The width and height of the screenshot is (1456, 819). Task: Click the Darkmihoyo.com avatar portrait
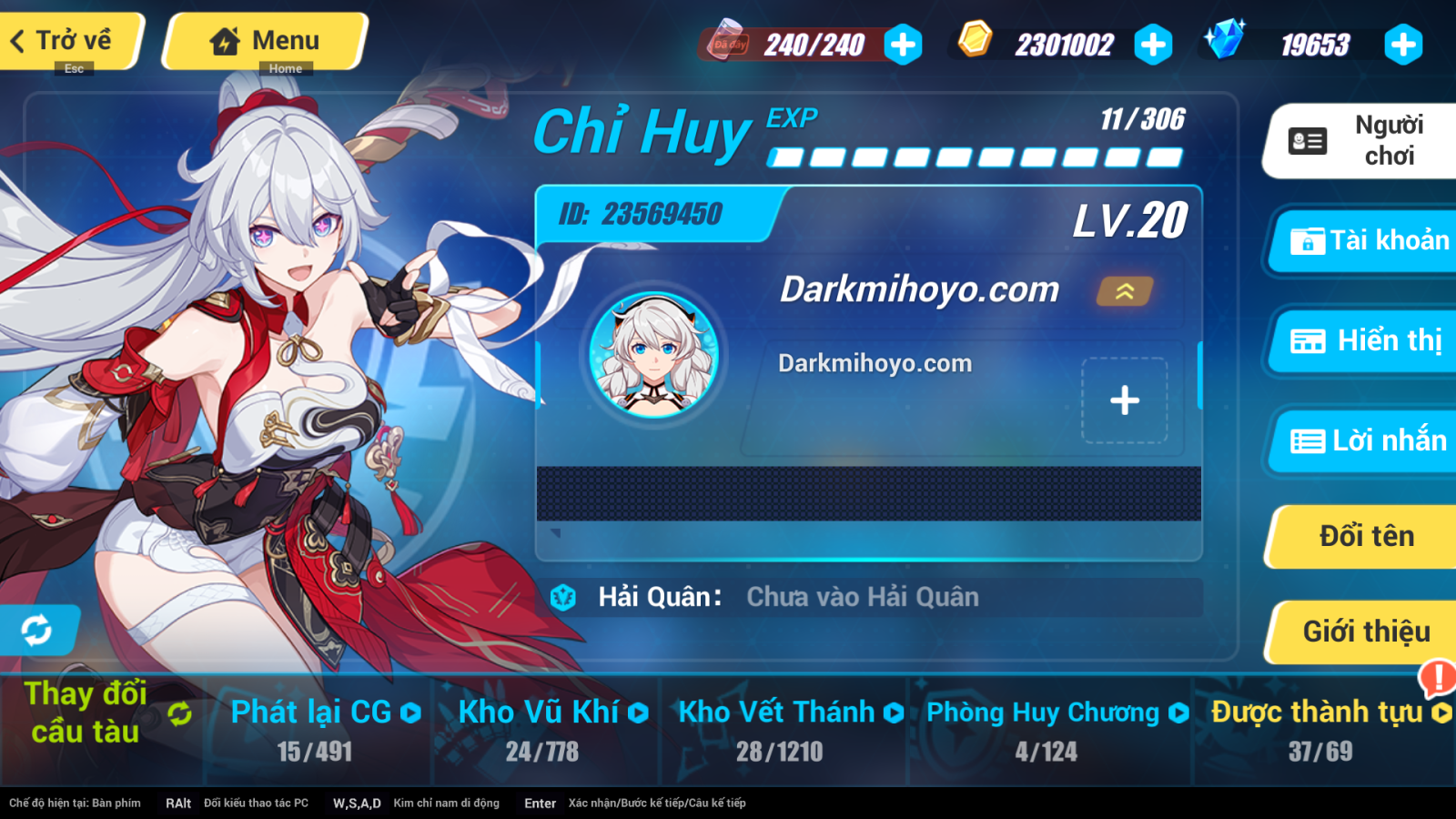(x=653, y=359)
